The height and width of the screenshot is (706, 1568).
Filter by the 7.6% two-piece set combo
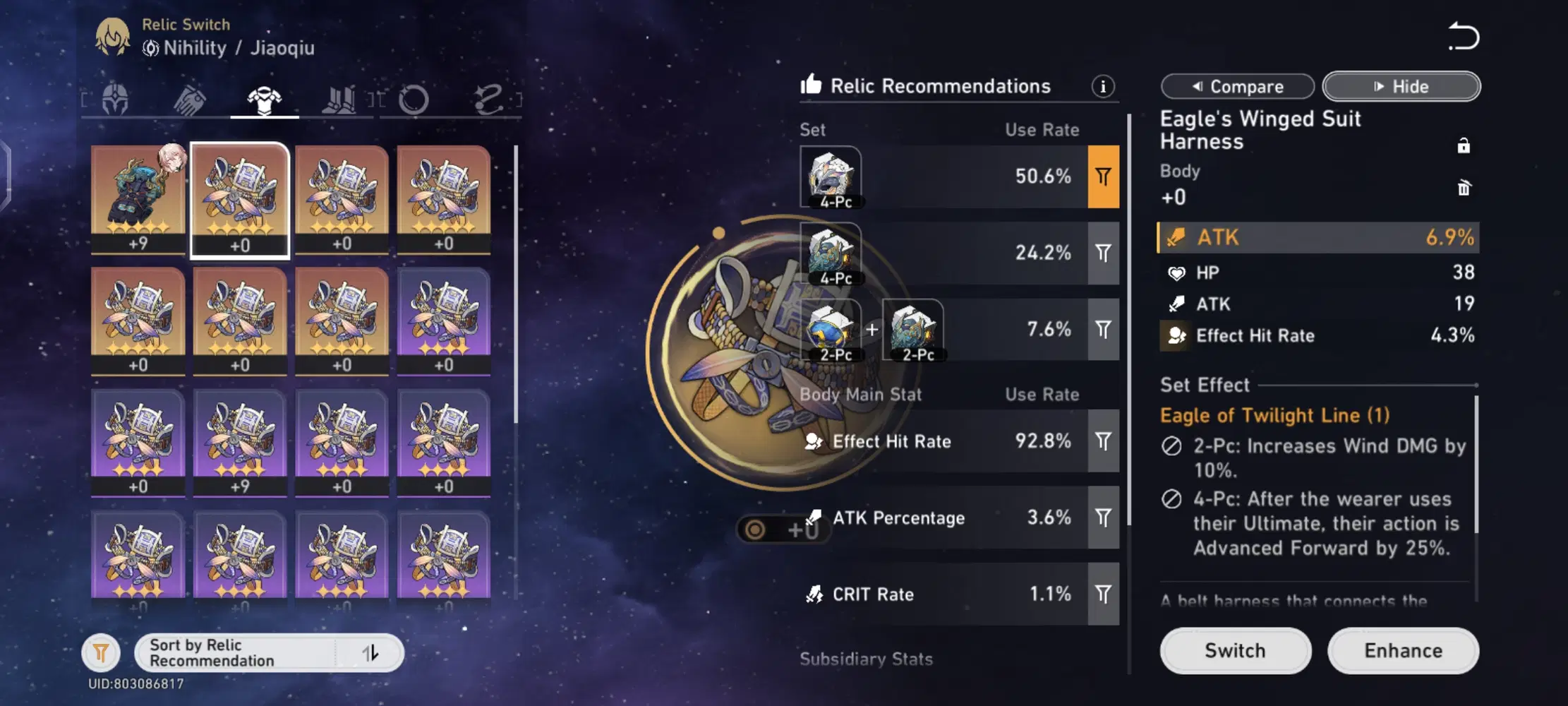pyautogui.click(x=1103, y=329)
